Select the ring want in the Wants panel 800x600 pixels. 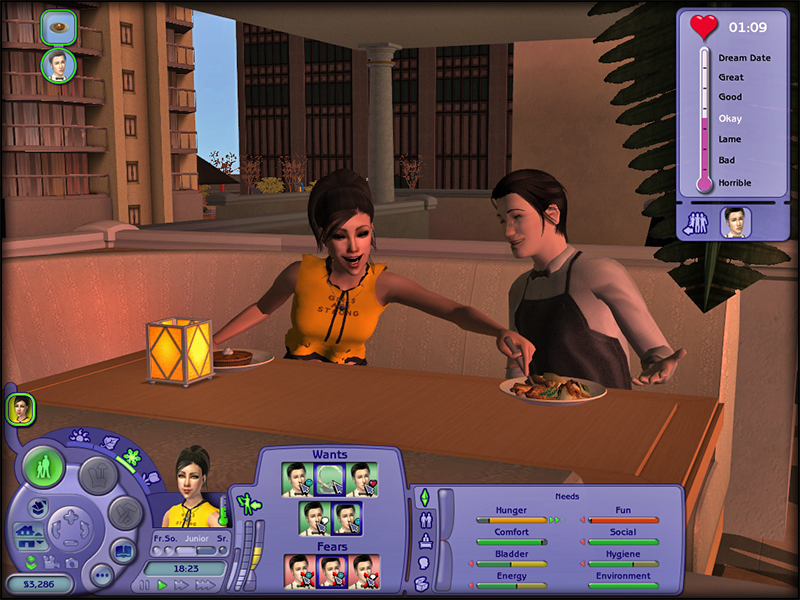(x=330, y=479)
